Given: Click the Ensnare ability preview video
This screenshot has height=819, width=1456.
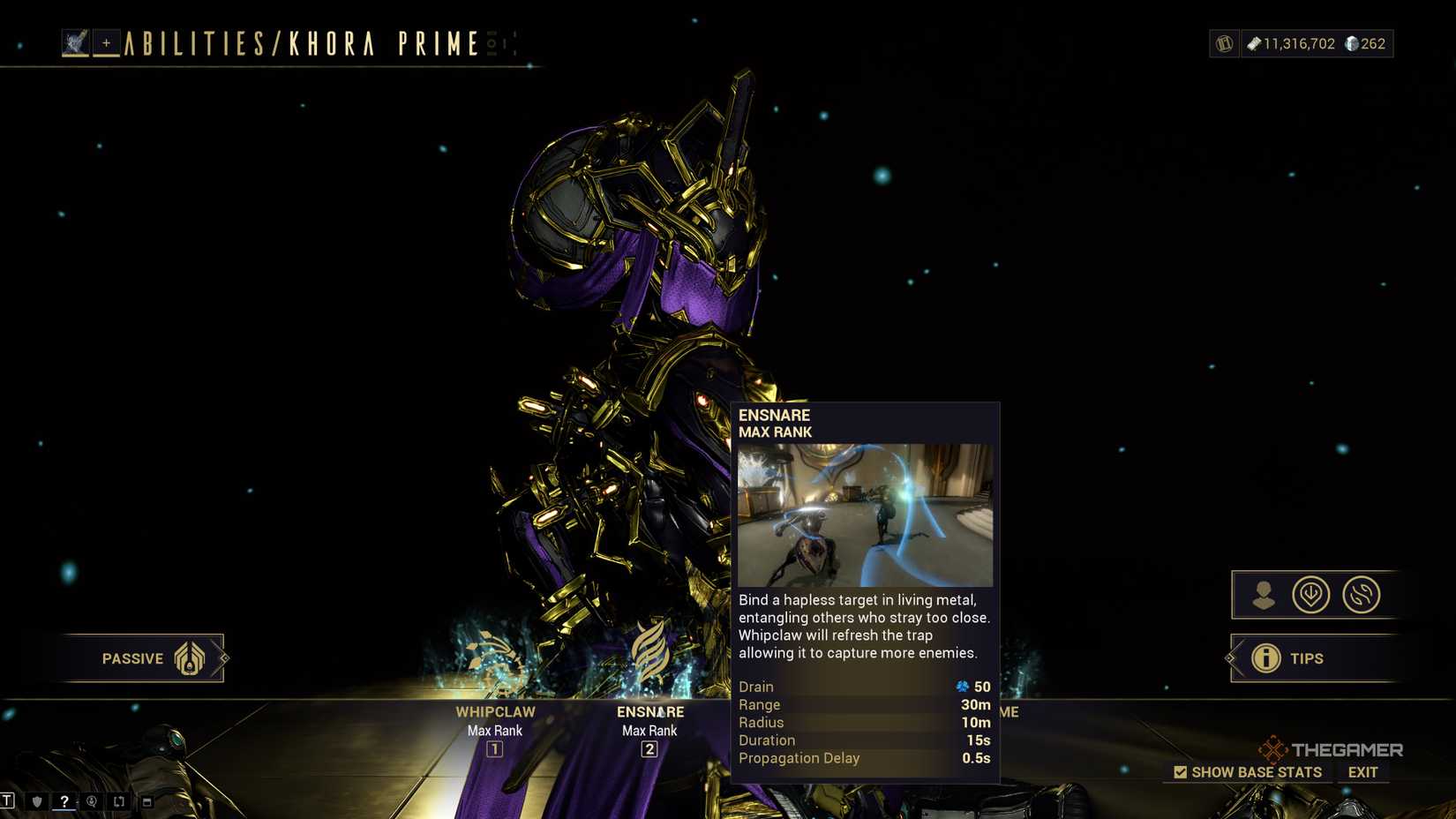Looking at the screenshot, I should pos(866,513).
